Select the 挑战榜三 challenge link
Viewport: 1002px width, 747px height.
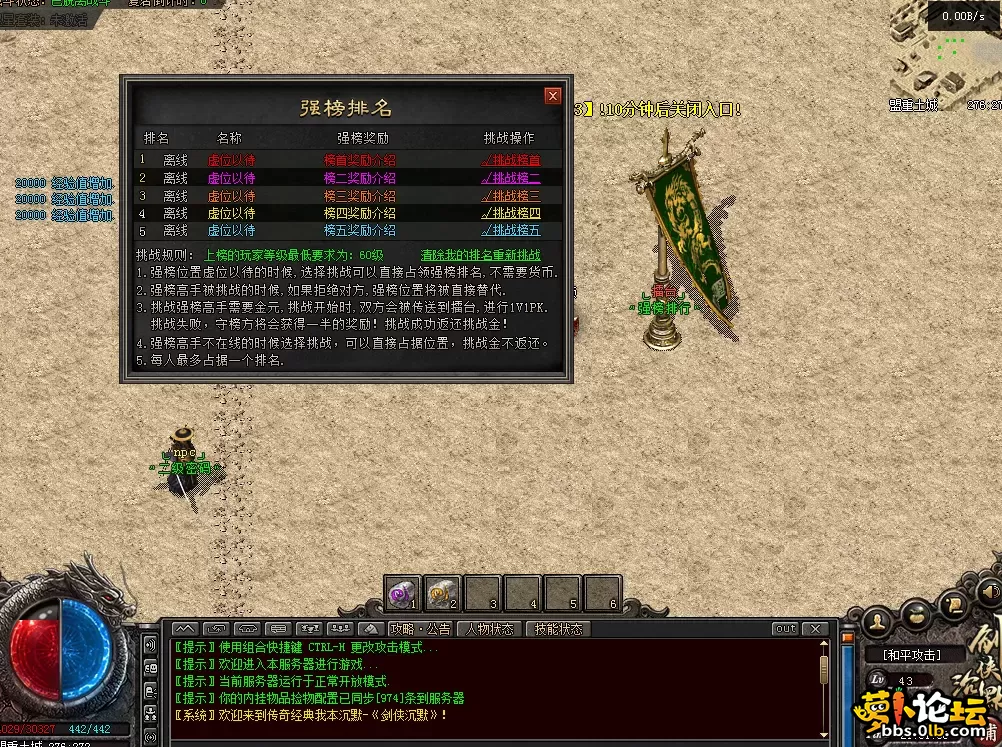click(510, 196)
